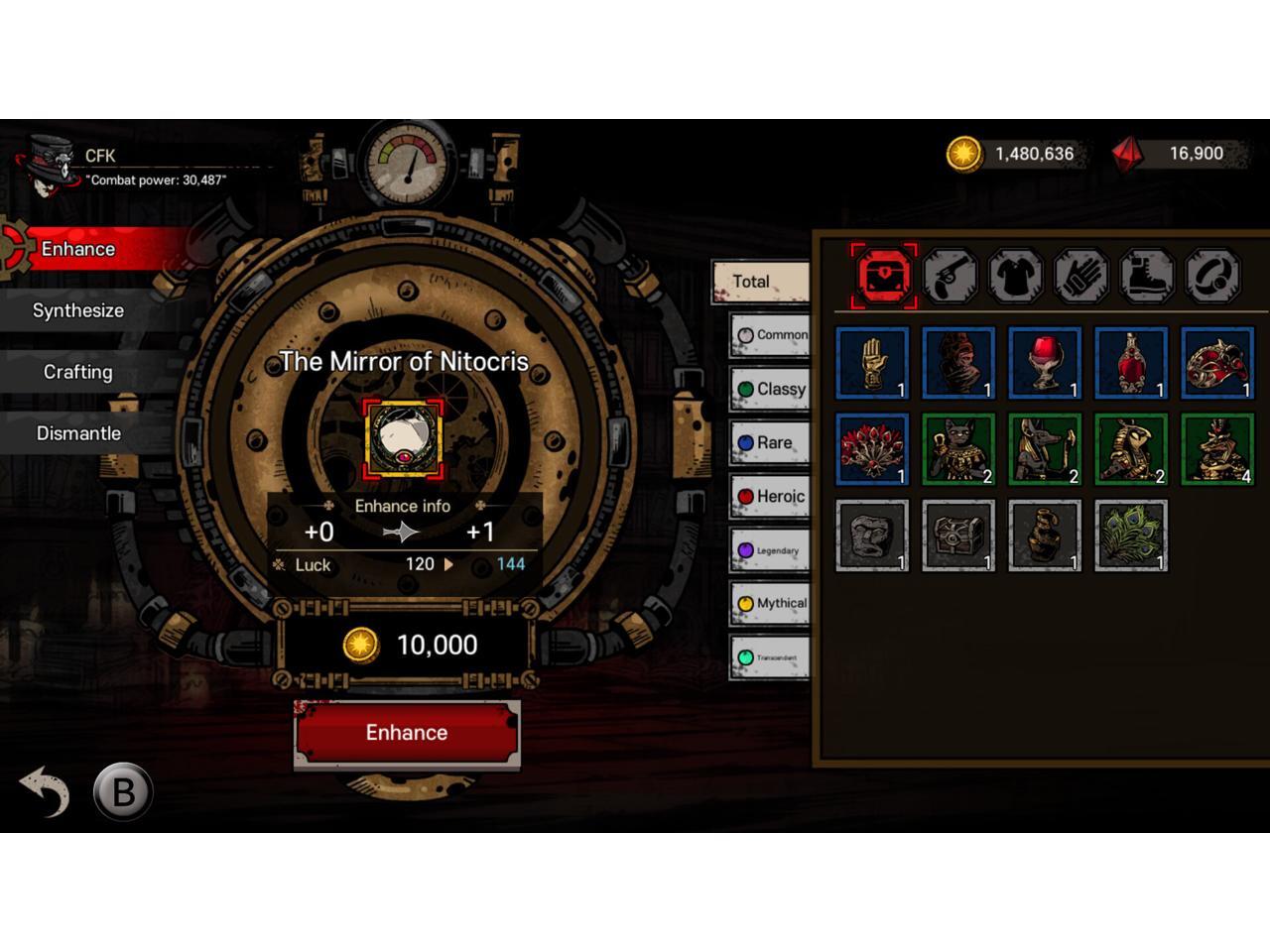Filter items by Rare rarity

[770, 442]
